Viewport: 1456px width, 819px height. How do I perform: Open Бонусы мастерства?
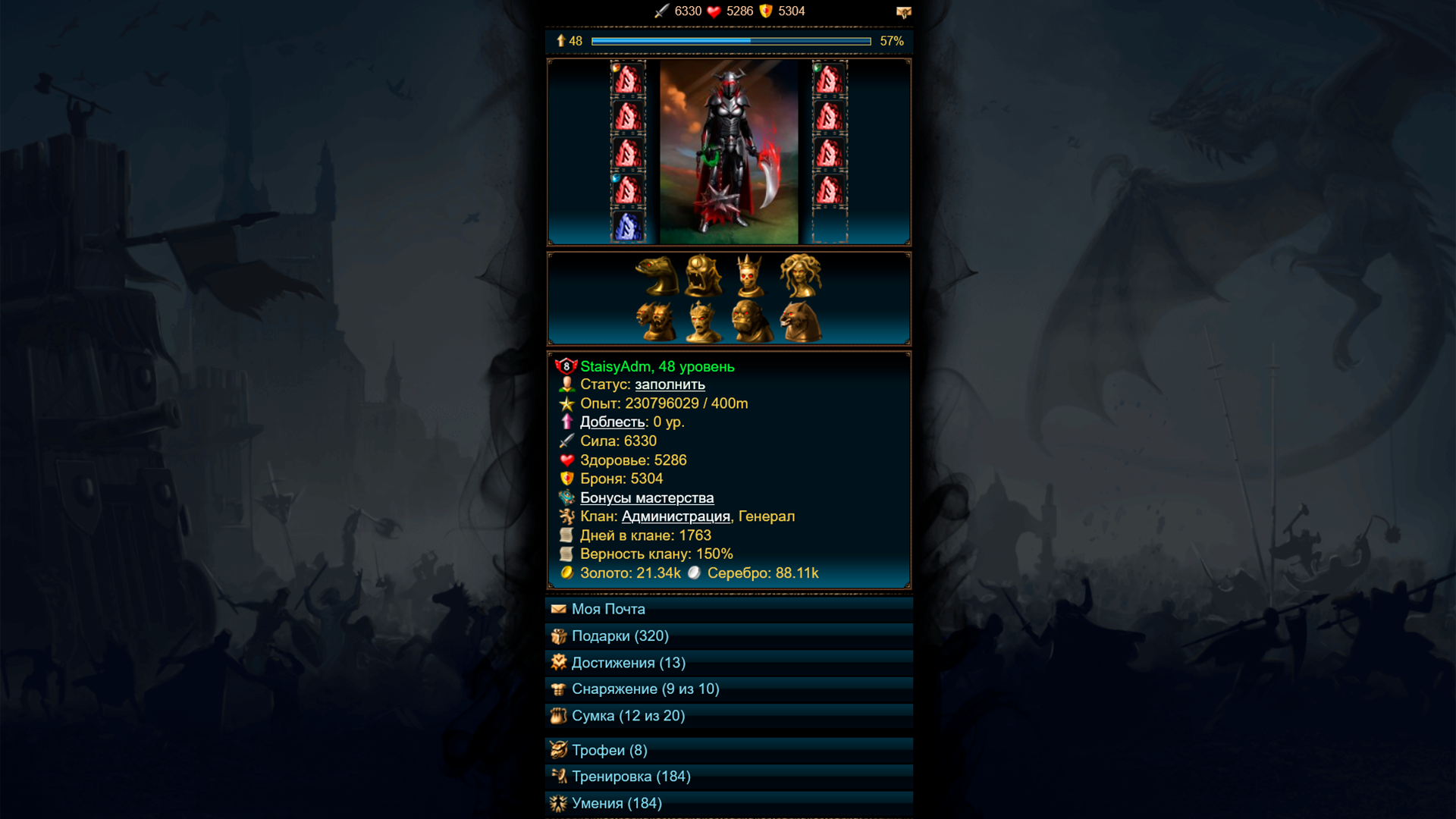(647, 497)
